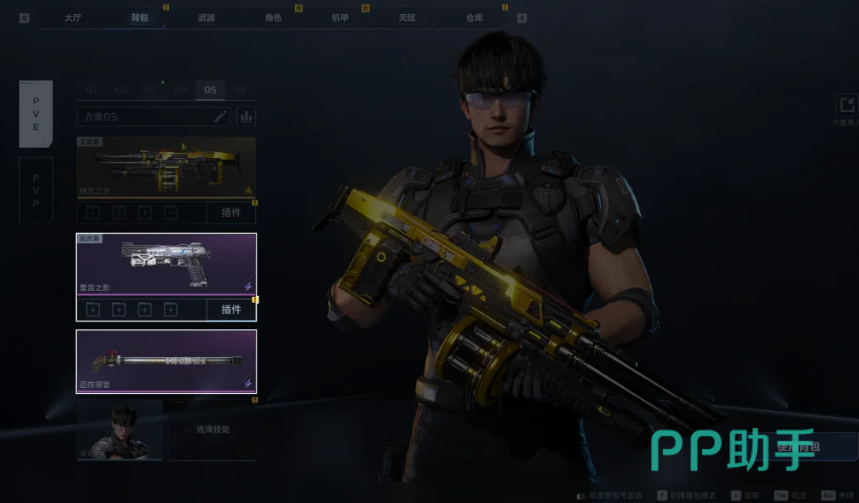Select the 百炼钢管 melee weapon slot
859x503 pixels.
(166, 361)
